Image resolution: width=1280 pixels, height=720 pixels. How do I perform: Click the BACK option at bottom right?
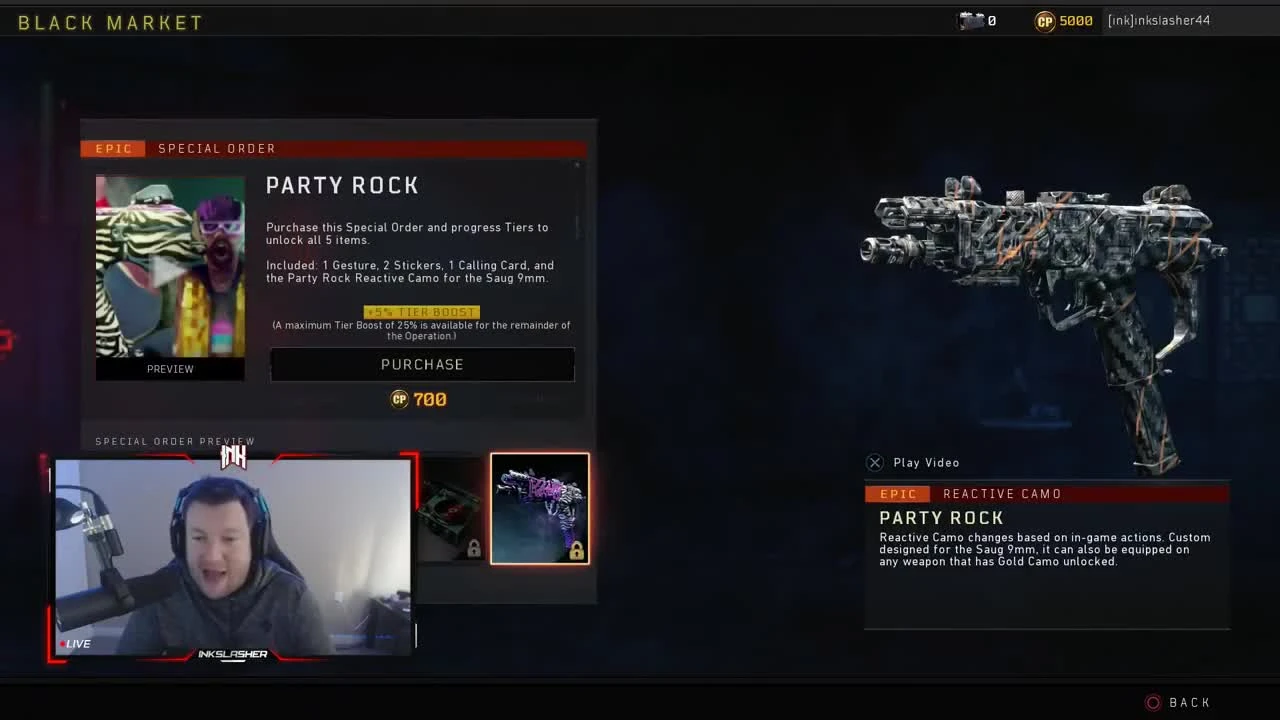point(1188,702)
